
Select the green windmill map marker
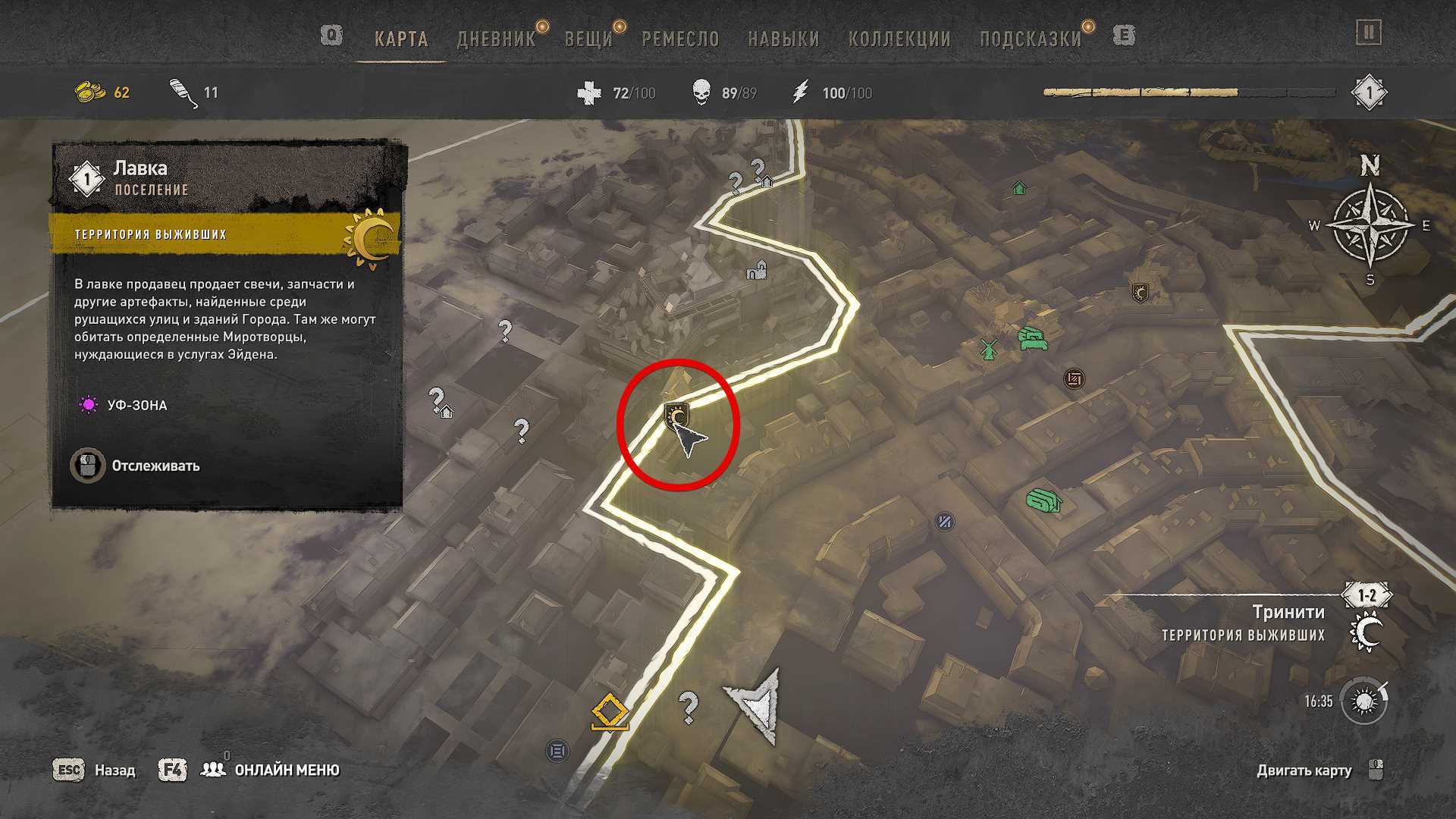(987, 349)
